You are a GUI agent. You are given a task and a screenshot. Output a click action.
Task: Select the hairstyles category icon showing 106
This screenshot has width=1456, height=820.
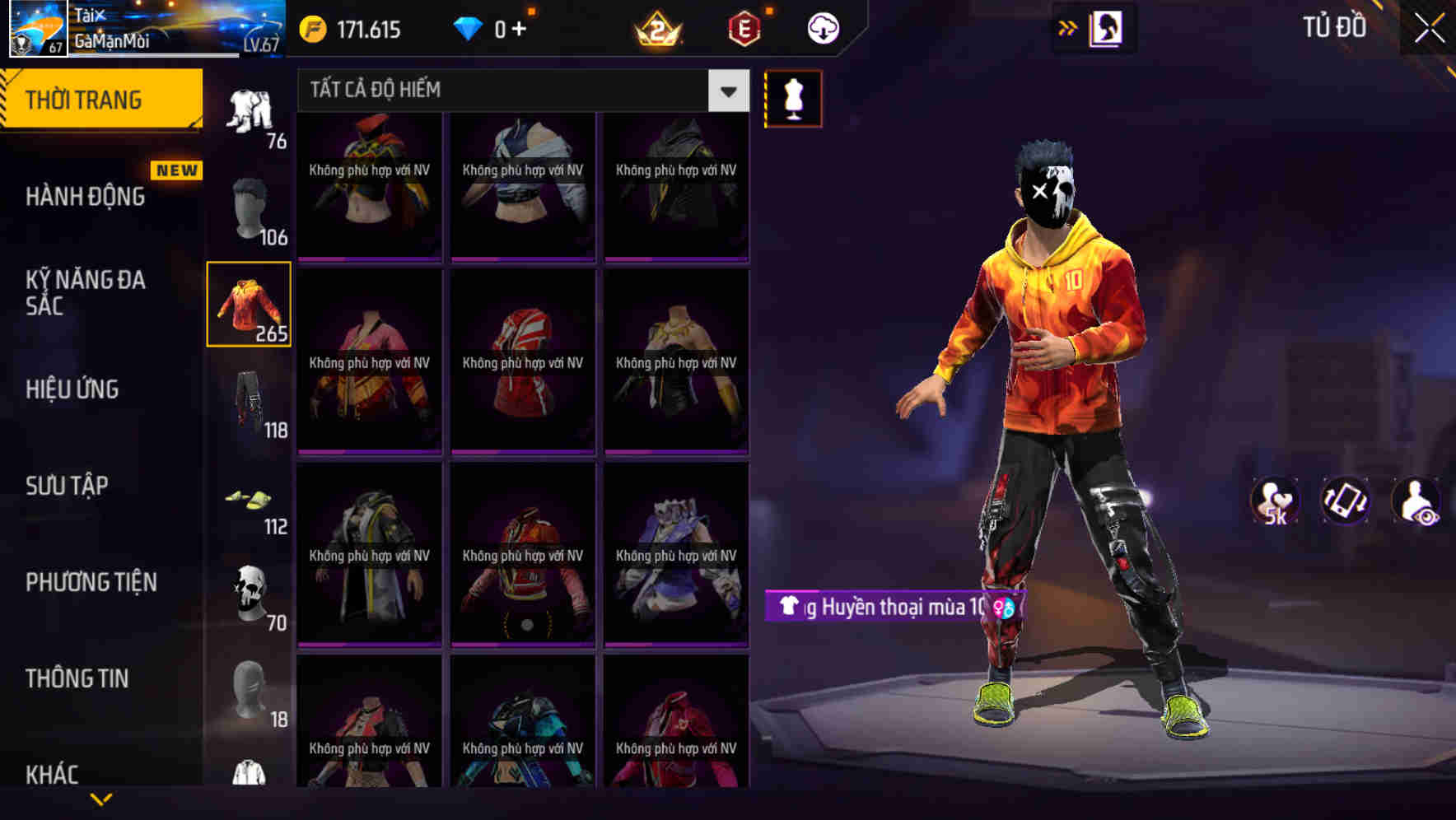click(249, 206)
